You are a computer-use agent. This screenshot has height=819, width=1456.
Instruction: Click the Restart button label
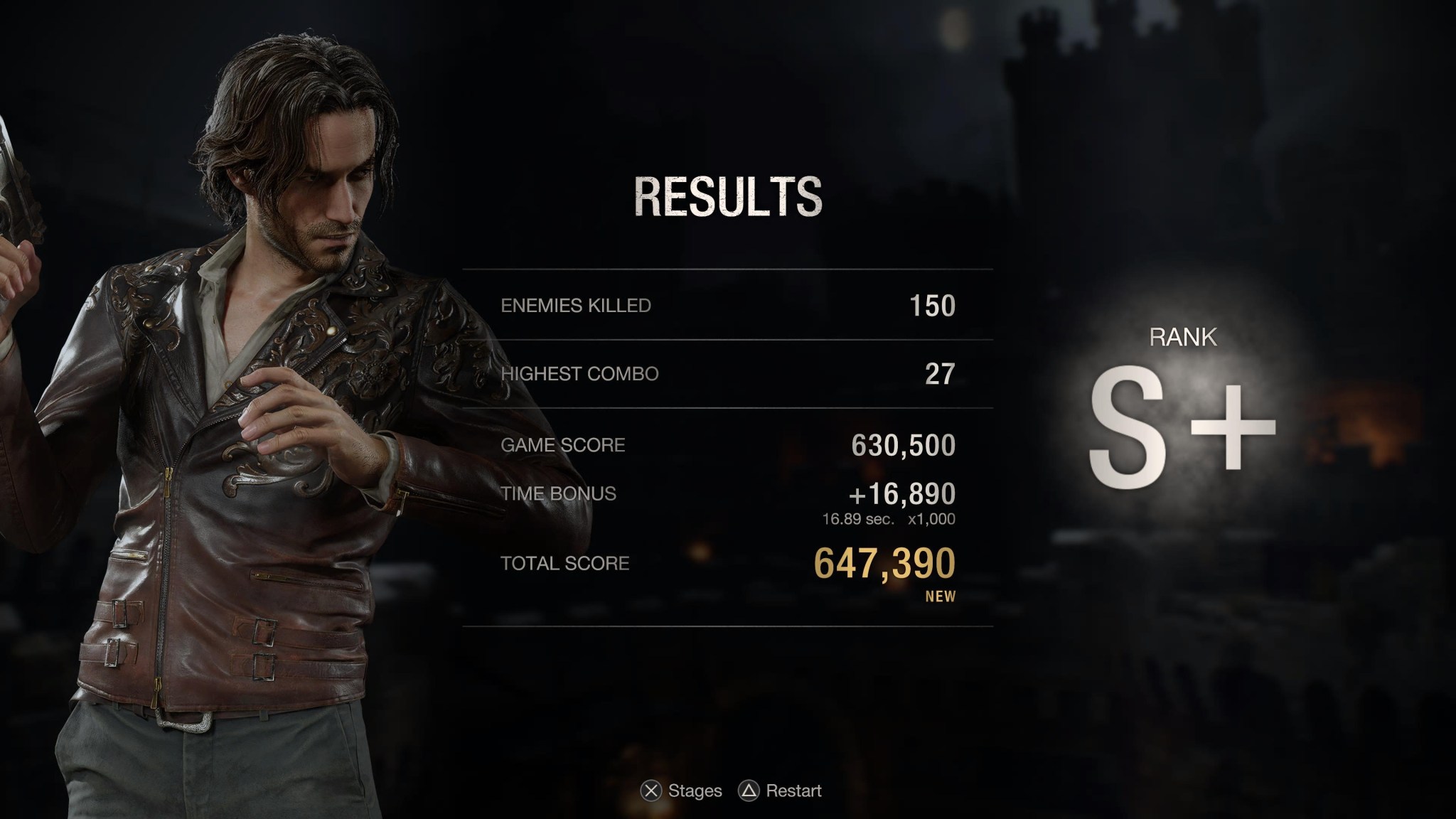click(794, 791)
